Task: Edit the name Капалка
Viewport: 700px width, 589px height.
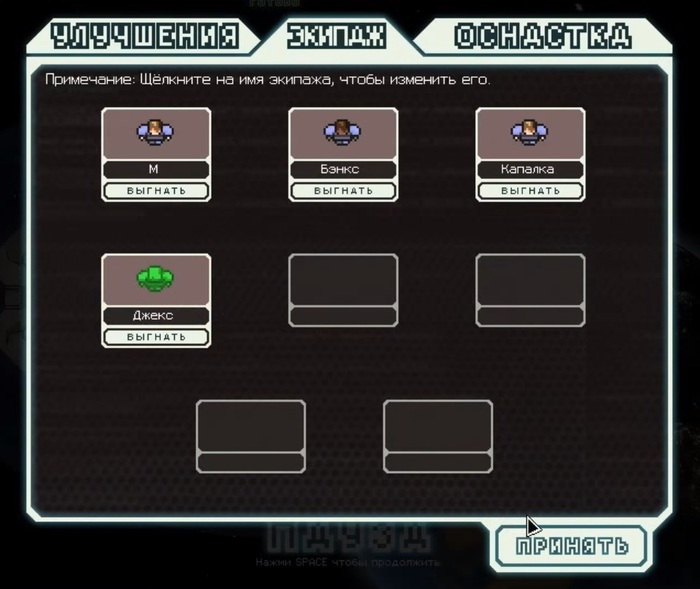Action: (x=530, y=170)
